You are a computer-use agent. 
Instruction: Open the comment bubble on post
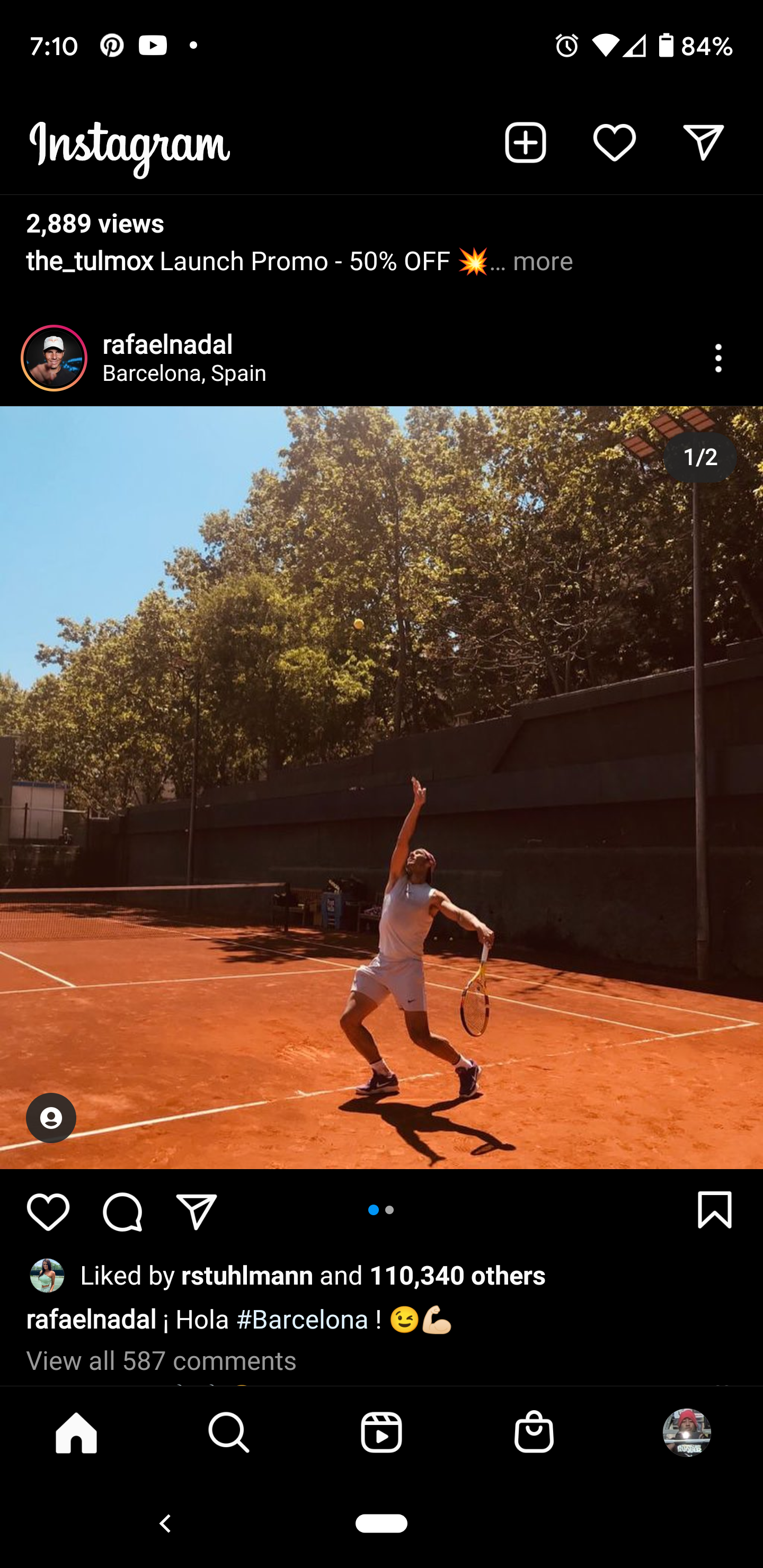(122, 1210)
